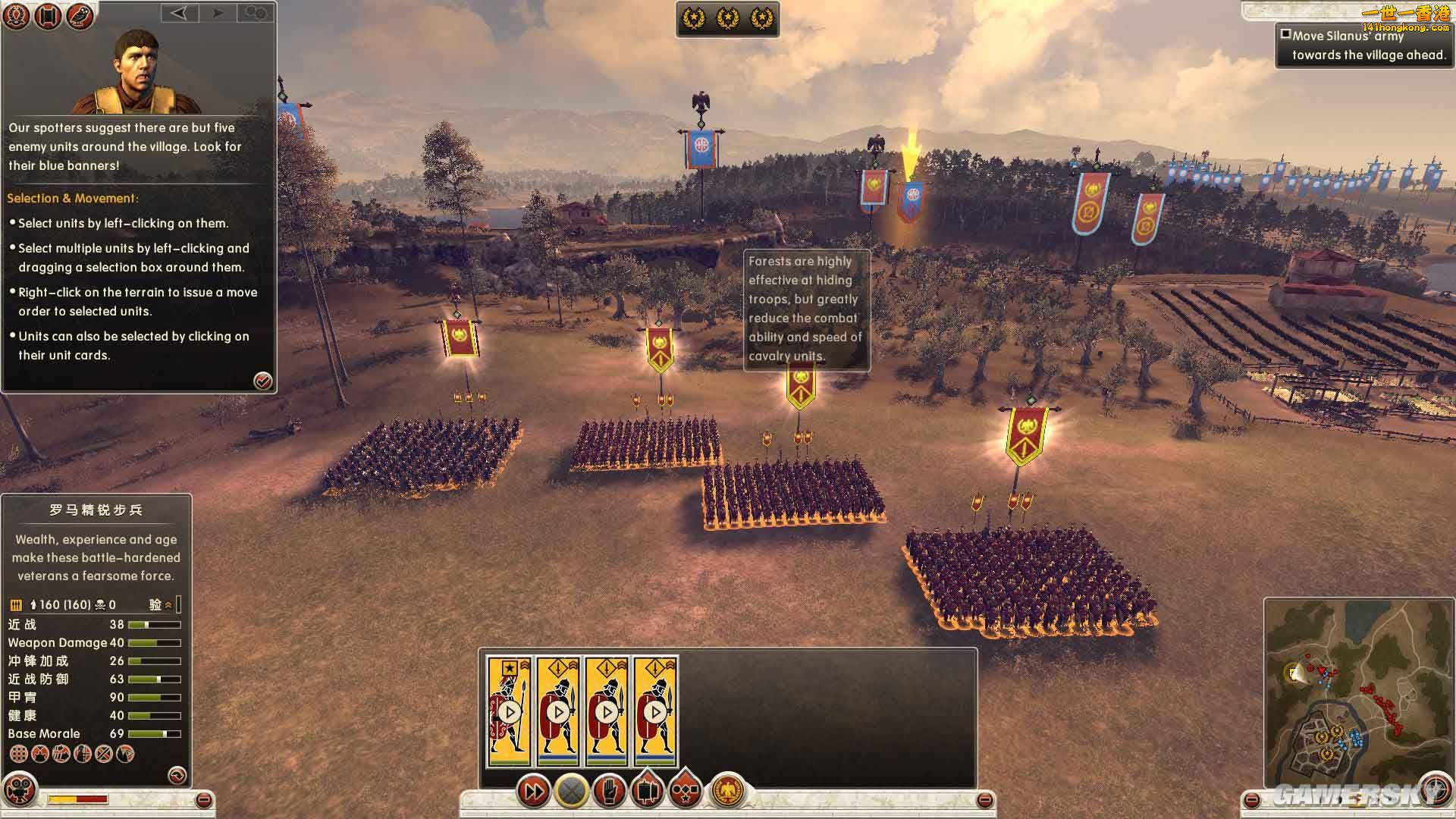Click the laurel wreath objectives icon top left
The image size is (1456, 819).
(15, 15)
